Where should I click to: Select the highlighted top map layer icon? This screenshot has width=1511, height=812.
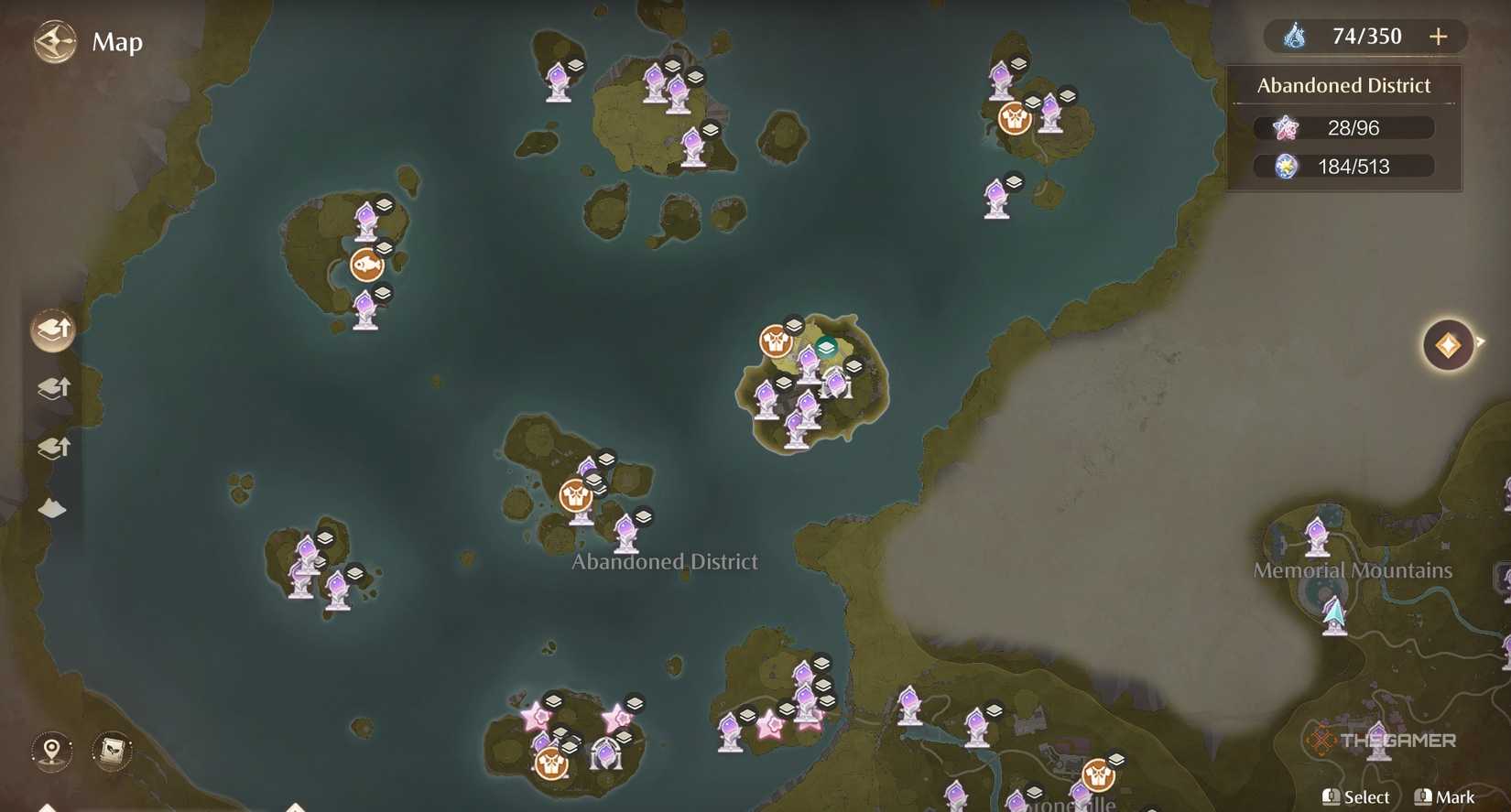coord(50,328)
